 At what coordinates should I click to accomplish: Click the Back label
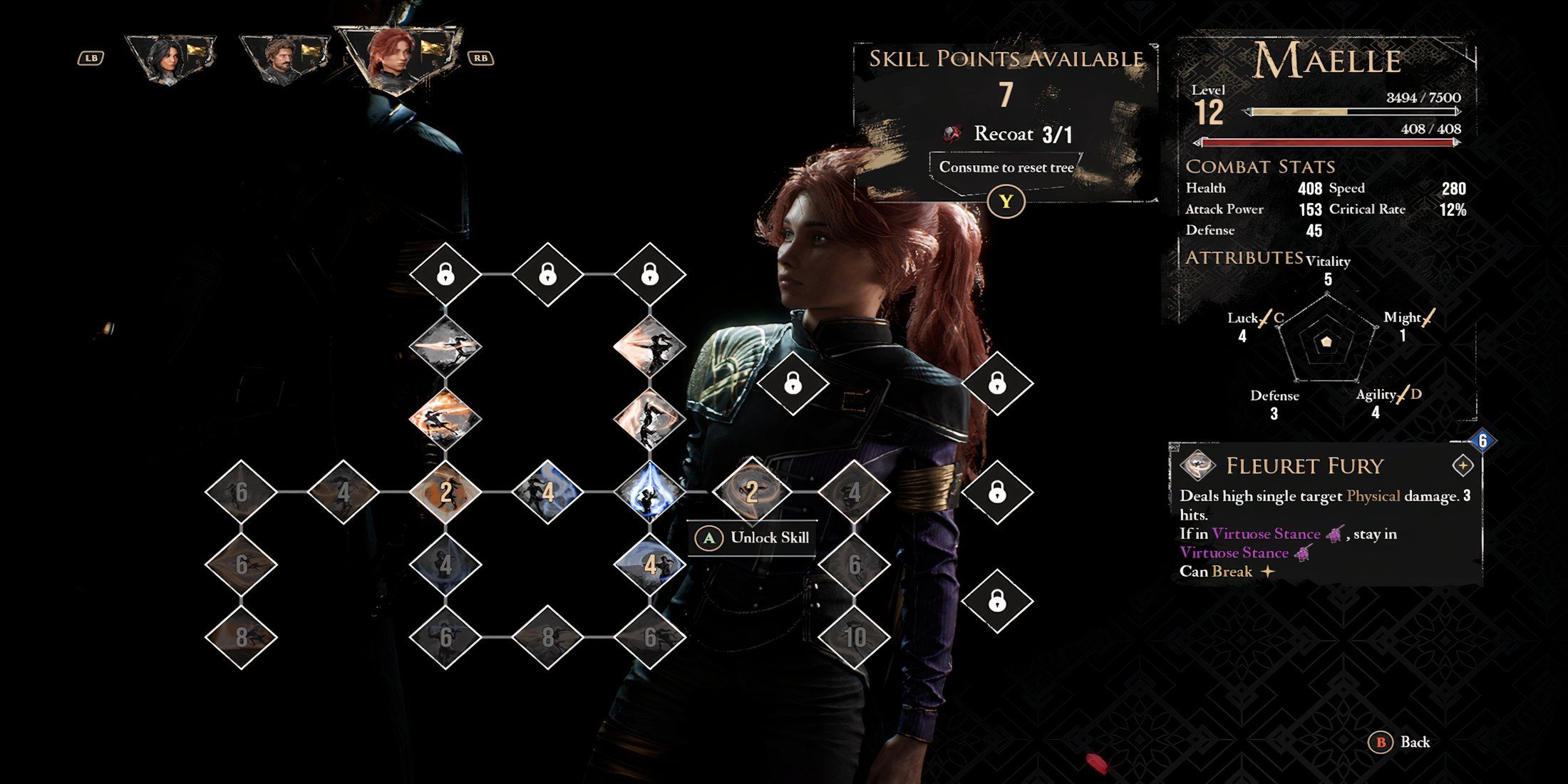pos(1414,742)
